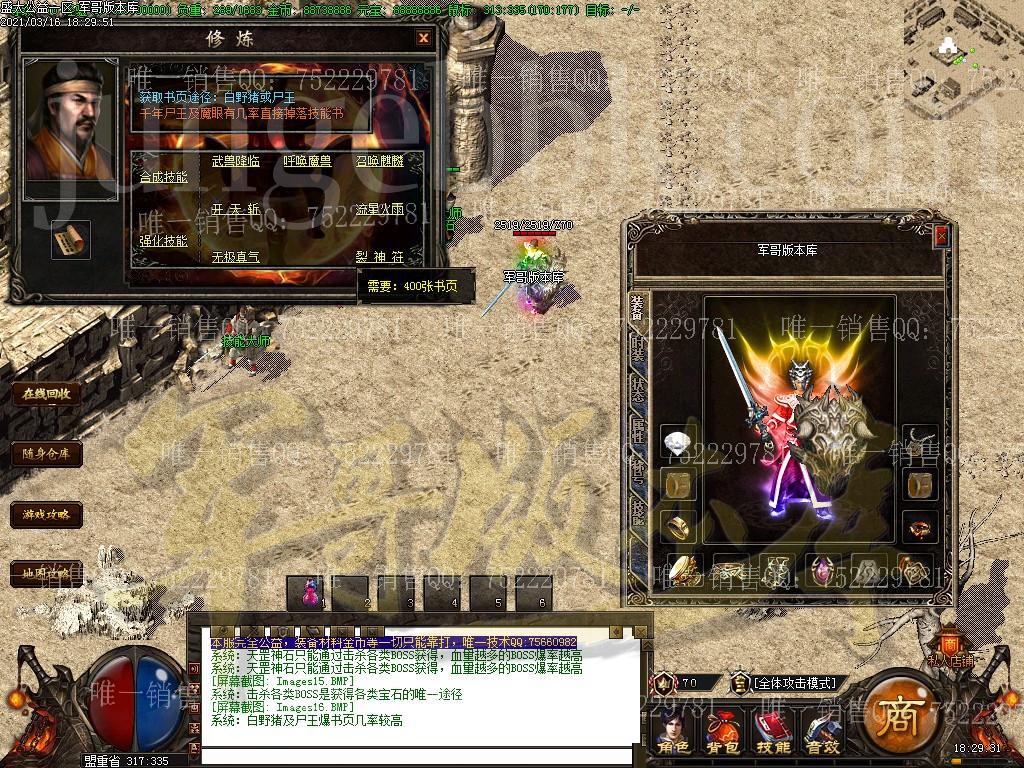1024x768 pixels.
Task: Select the 召唤麒麟 skill link
Action: [380, 160]
